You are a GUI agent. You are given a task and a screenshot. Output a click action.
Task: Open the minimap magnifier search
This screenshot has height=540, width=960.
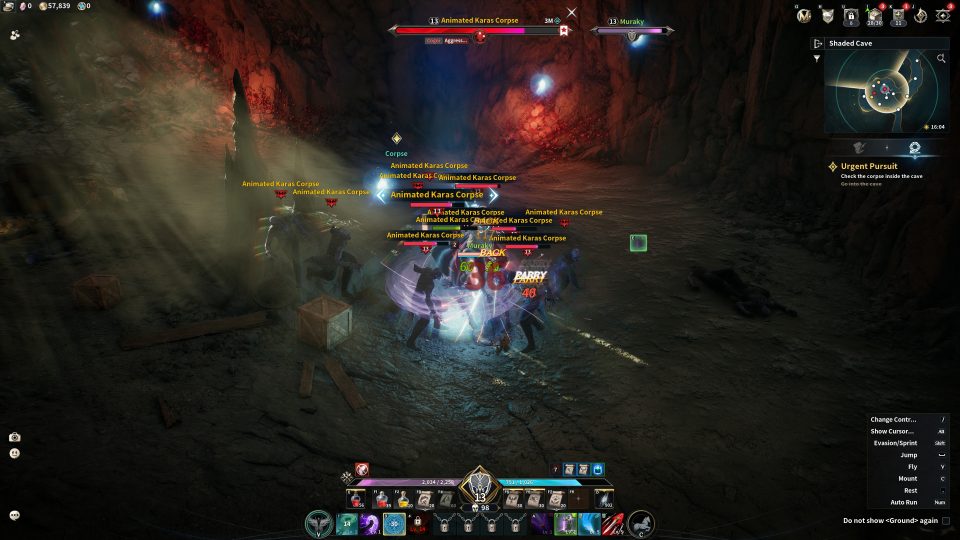coord(941,59)
